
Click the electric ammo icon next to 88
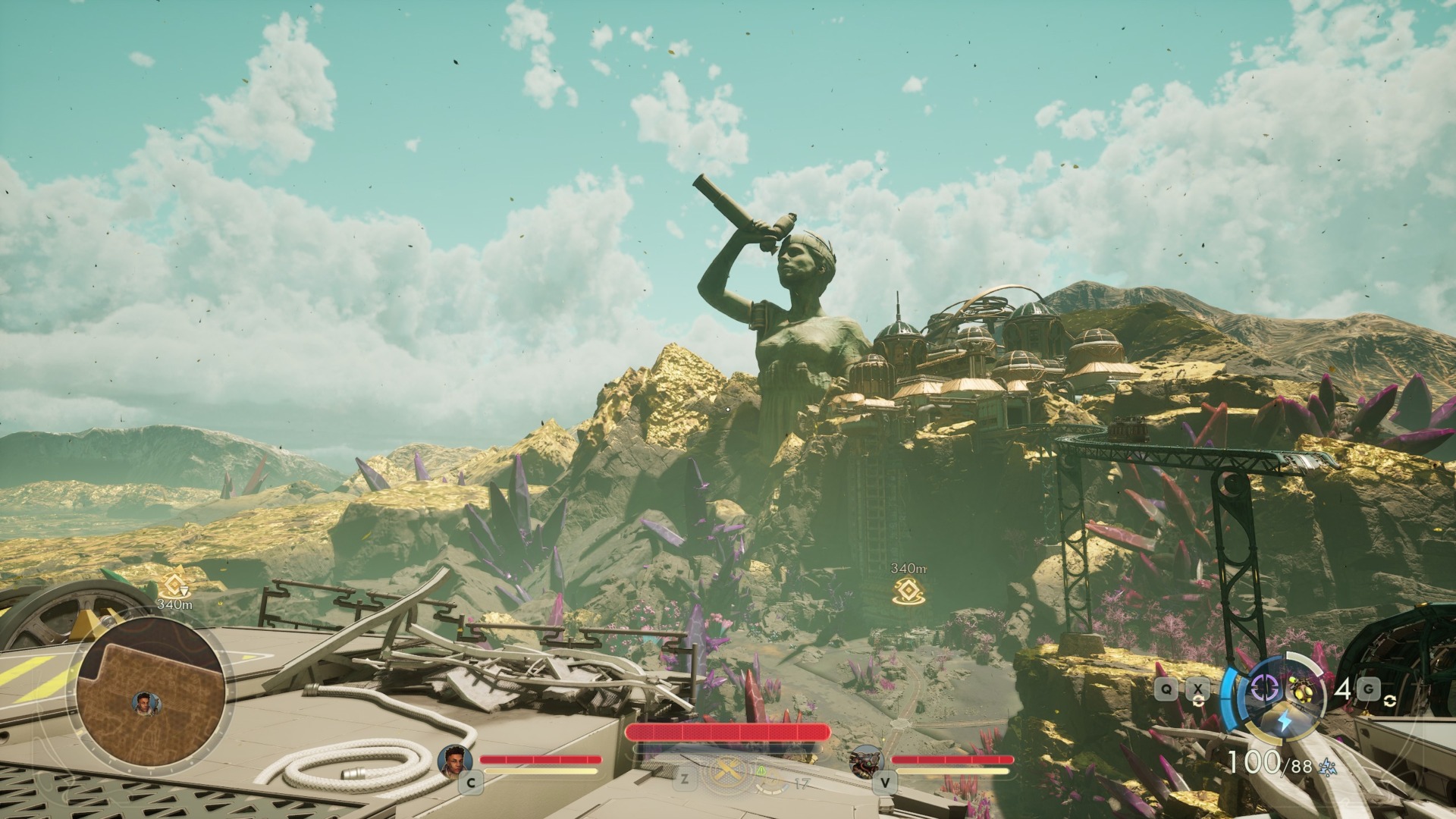(1327, 769)
